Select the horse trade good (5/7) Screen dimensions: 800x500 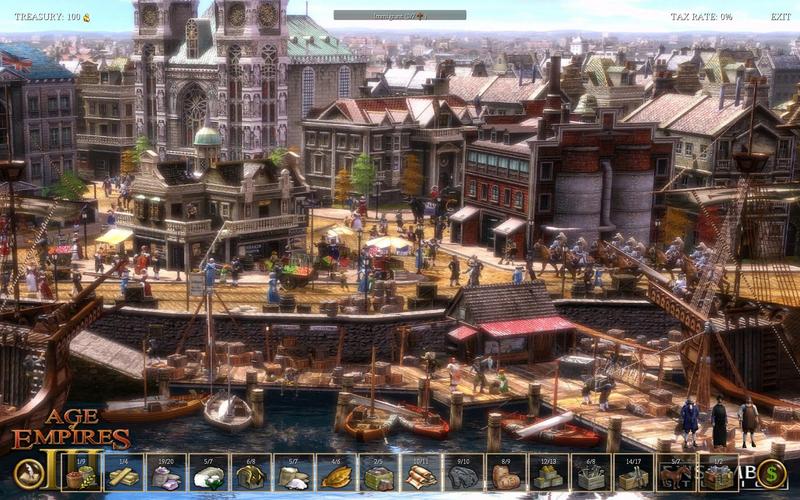[675, 473]
